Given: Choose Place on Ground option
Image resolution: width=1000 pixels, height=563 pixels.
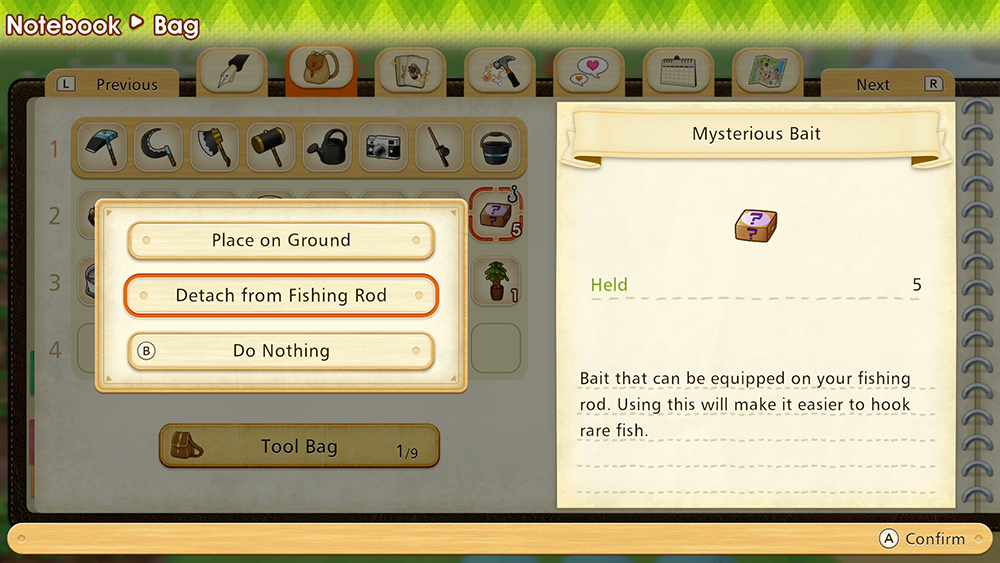Looking at the screenshot, I should pyautogui.click(x=281, y=241).
